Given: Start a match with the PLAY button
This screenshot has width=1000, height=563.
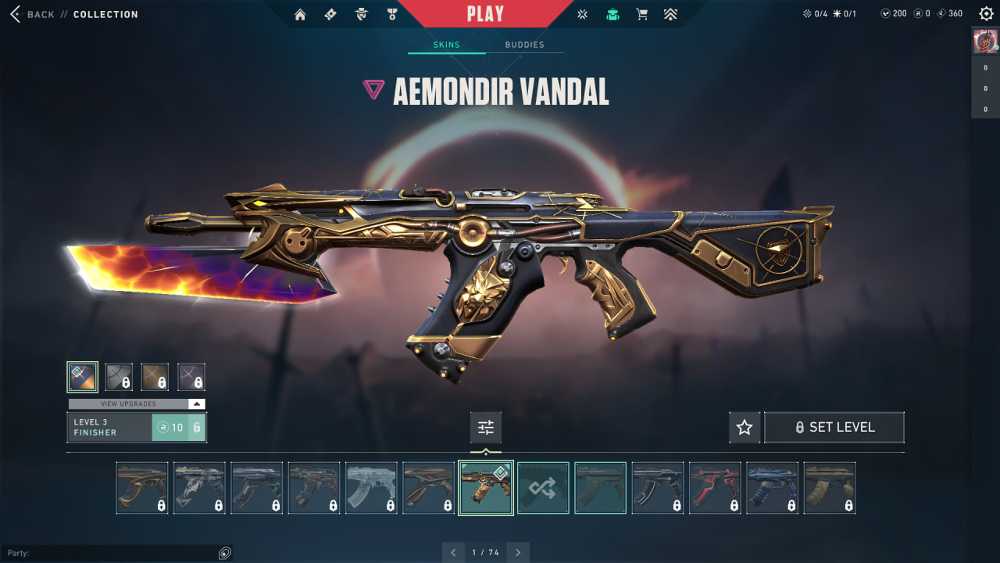Looking at the screenshot, I should point(487,14).
